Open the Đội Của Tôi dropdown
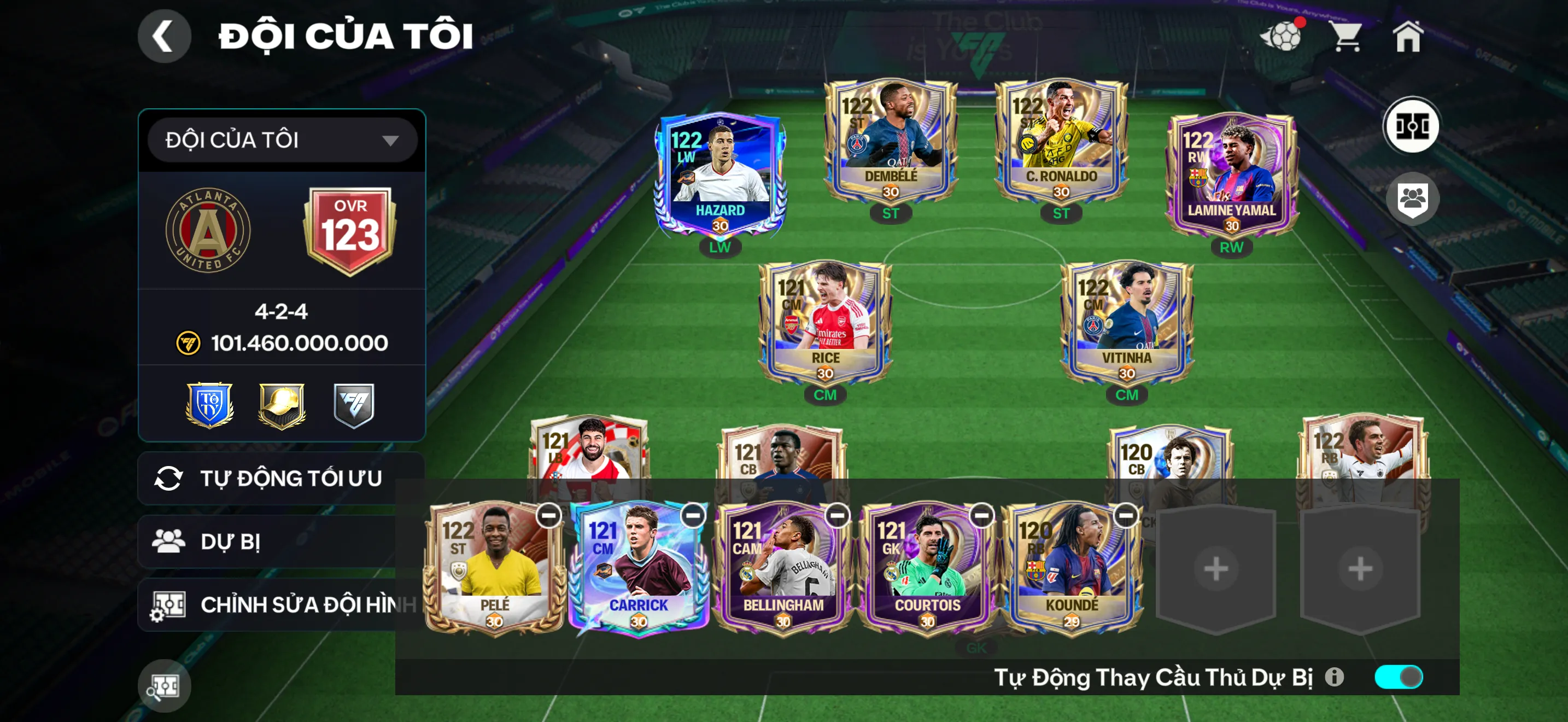Image resolution: width=1568 pixels, height=722 pixels. point(282,140)
